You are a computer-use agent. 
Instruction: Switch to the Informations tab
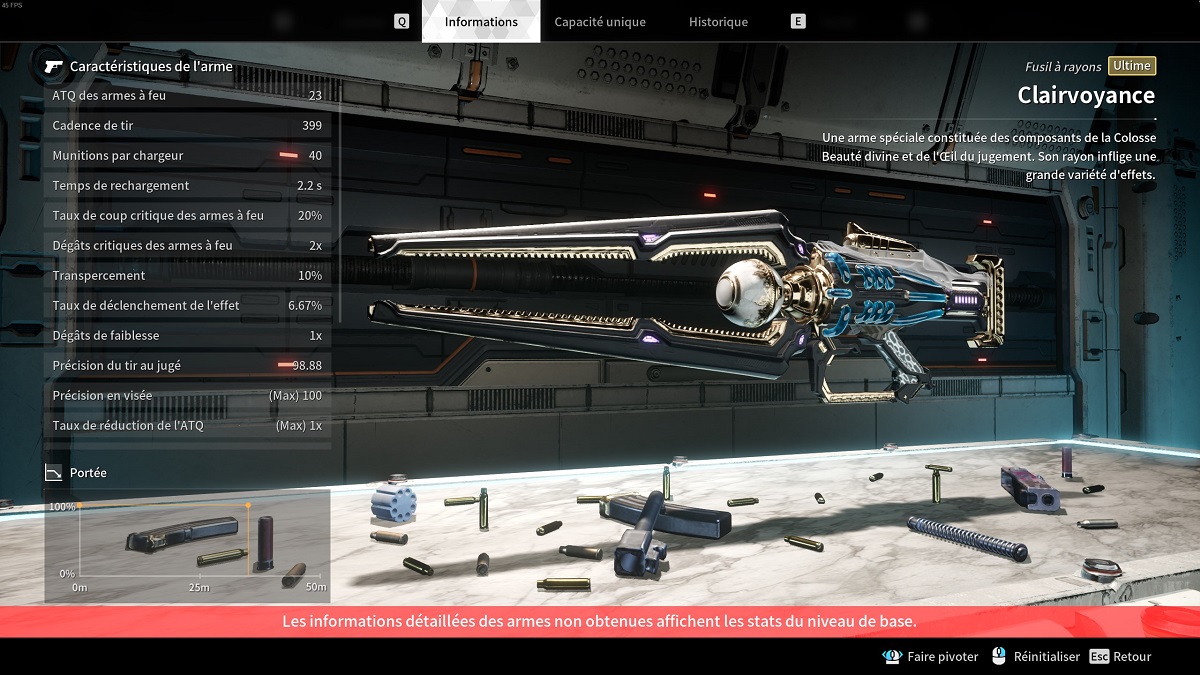pyautogui.click(x=481, y=22)
